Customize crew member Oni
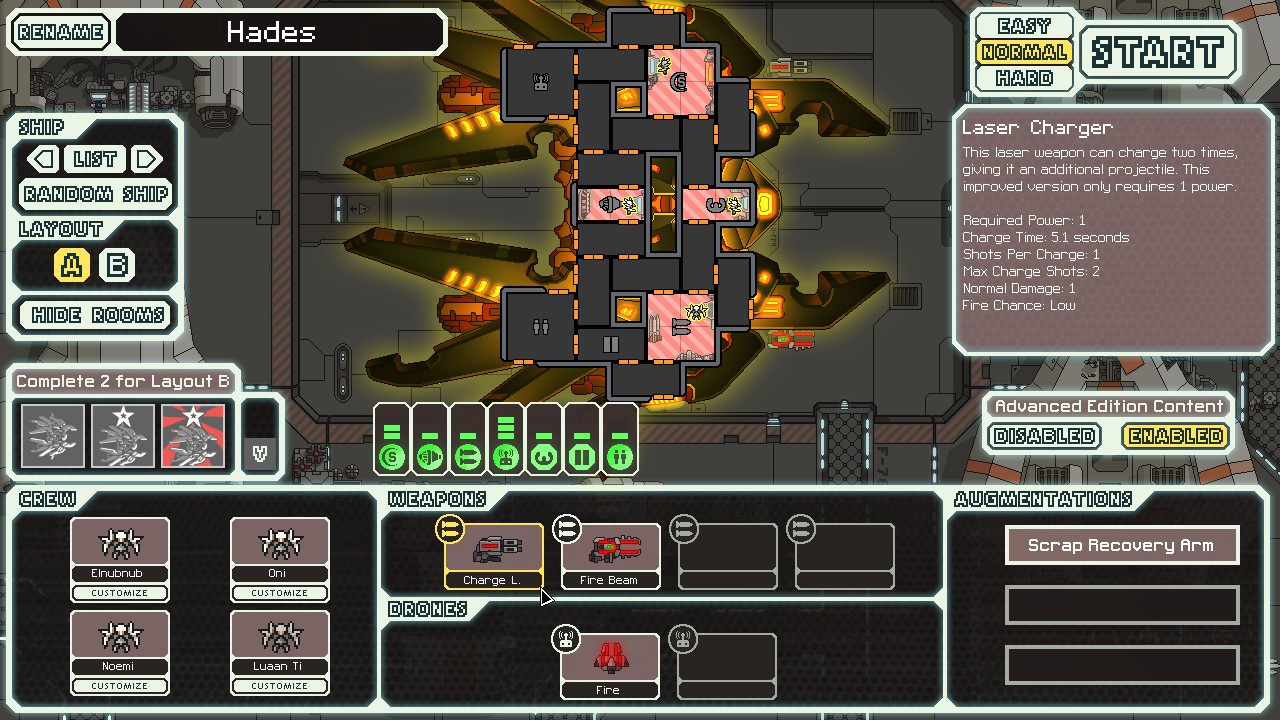Viewport: 1280px width, 720px height. pos(280,593)
